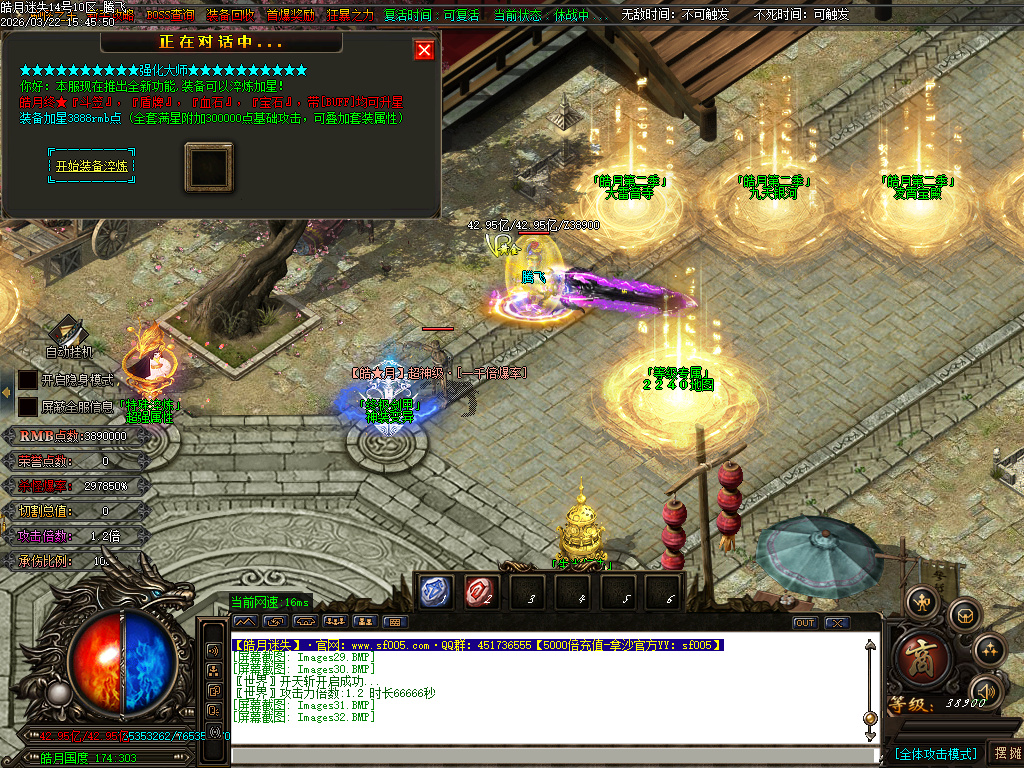Close the game with the X button beside OUT
Image resolution: width=1024 pixels, height=768 pixels.
837,622
